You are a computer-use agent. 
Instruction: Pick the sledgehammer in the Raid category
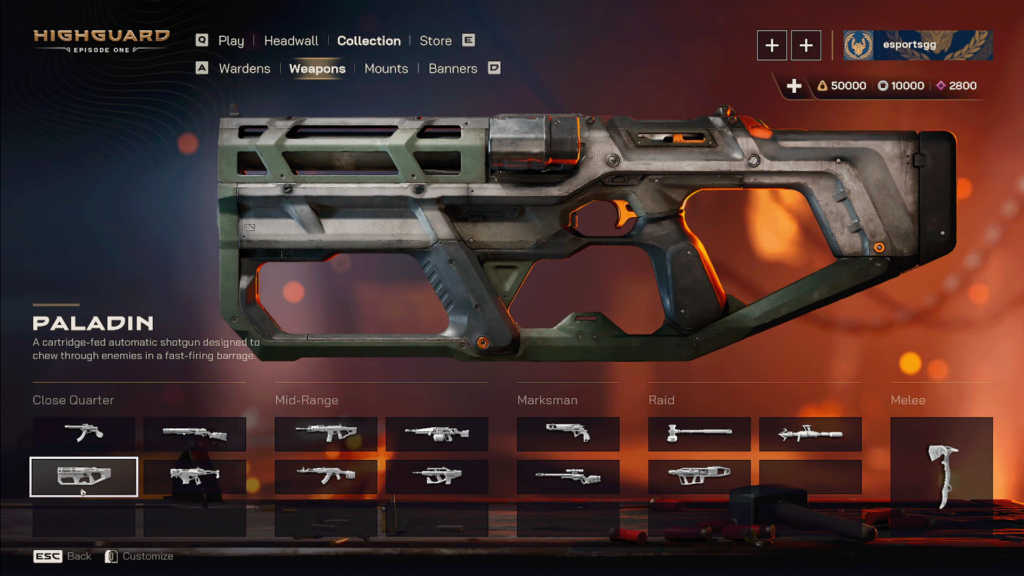699,433
